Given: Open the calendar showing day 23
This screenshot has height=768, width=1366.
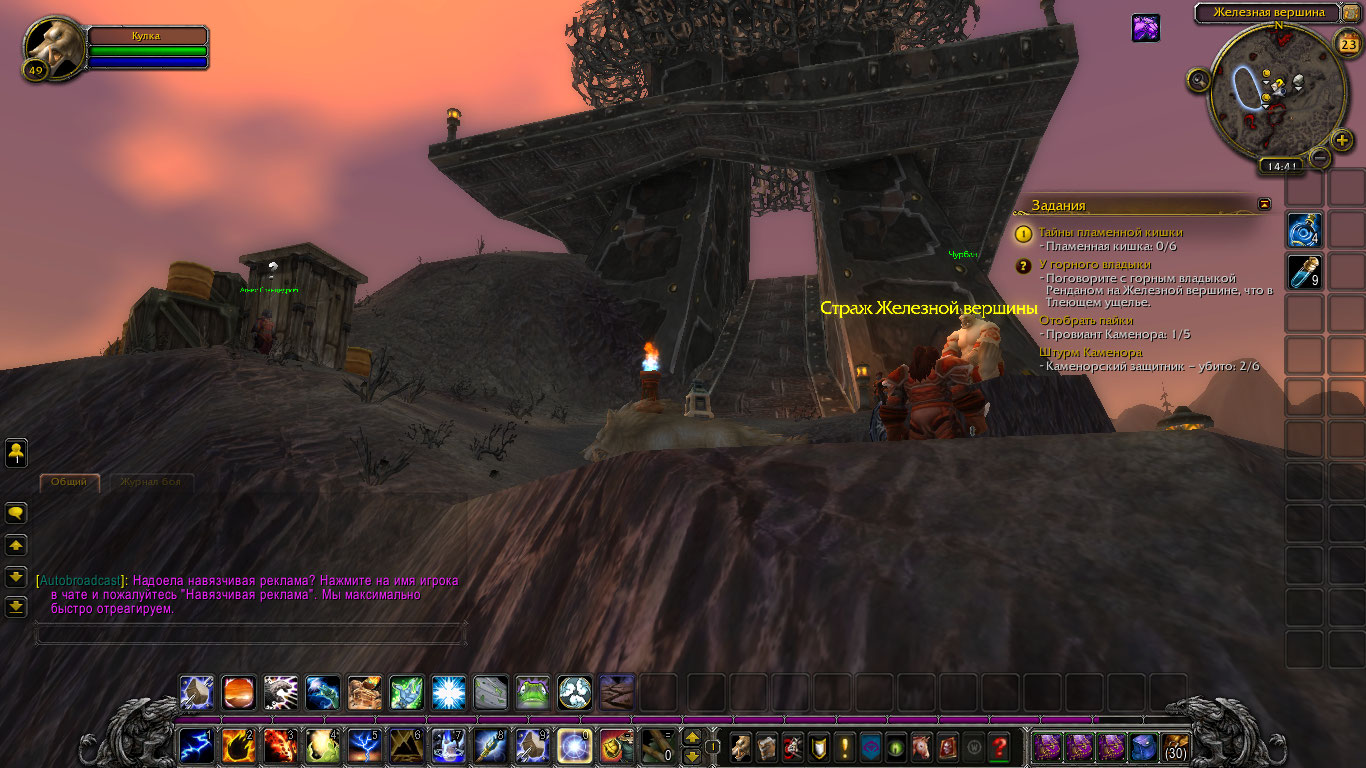Looking at the screenshot, I should click(1347, 42).
